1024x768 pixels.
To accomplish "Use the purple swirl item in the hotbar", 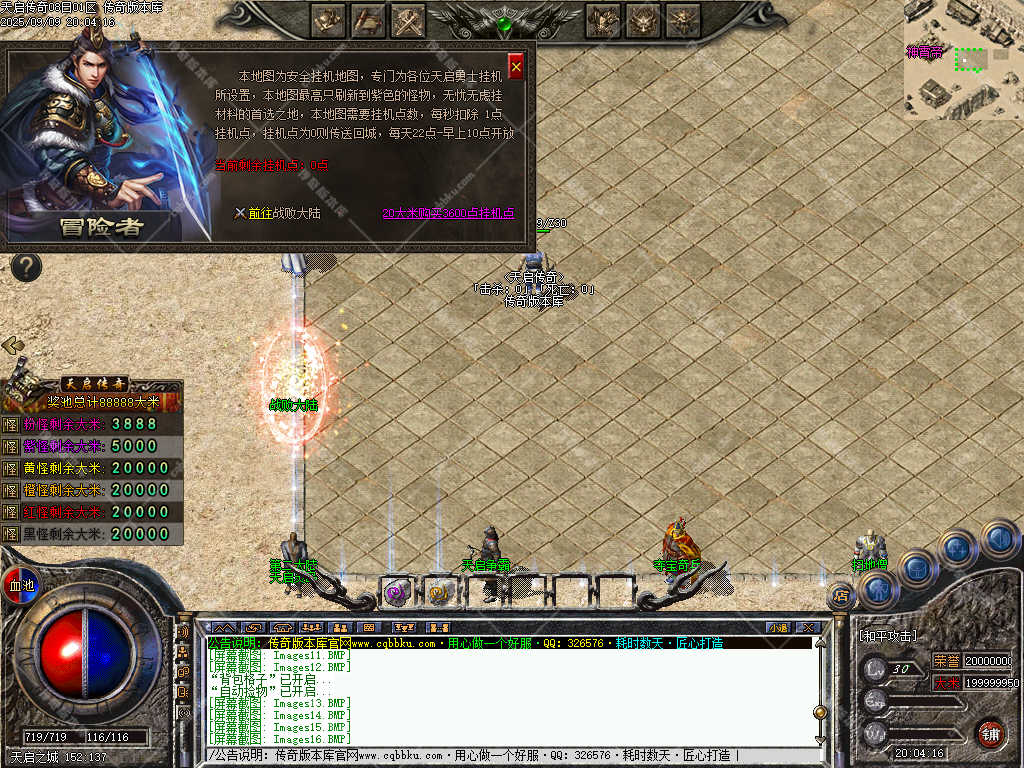I will pos(397,591).
